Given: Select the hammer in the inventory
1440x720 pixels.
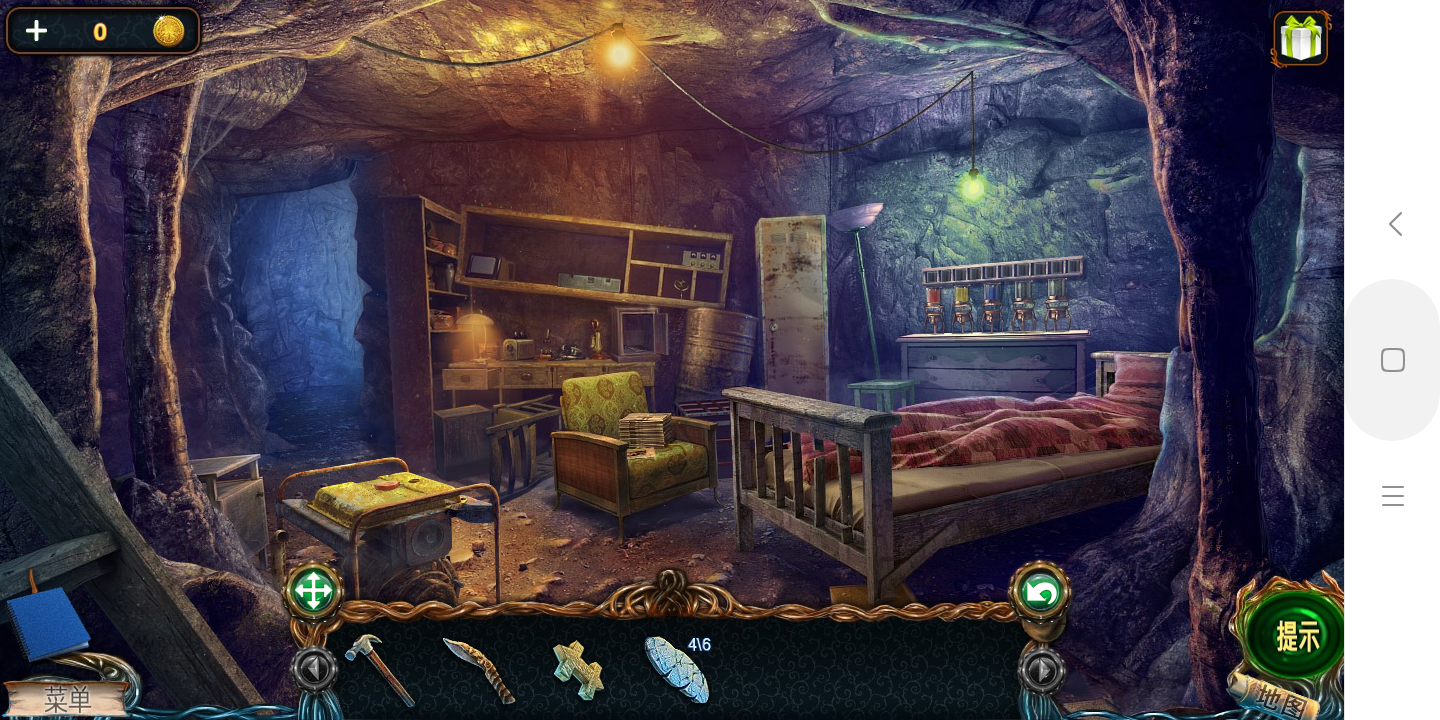Looking at the screenshot, I should tap(379, 668).
